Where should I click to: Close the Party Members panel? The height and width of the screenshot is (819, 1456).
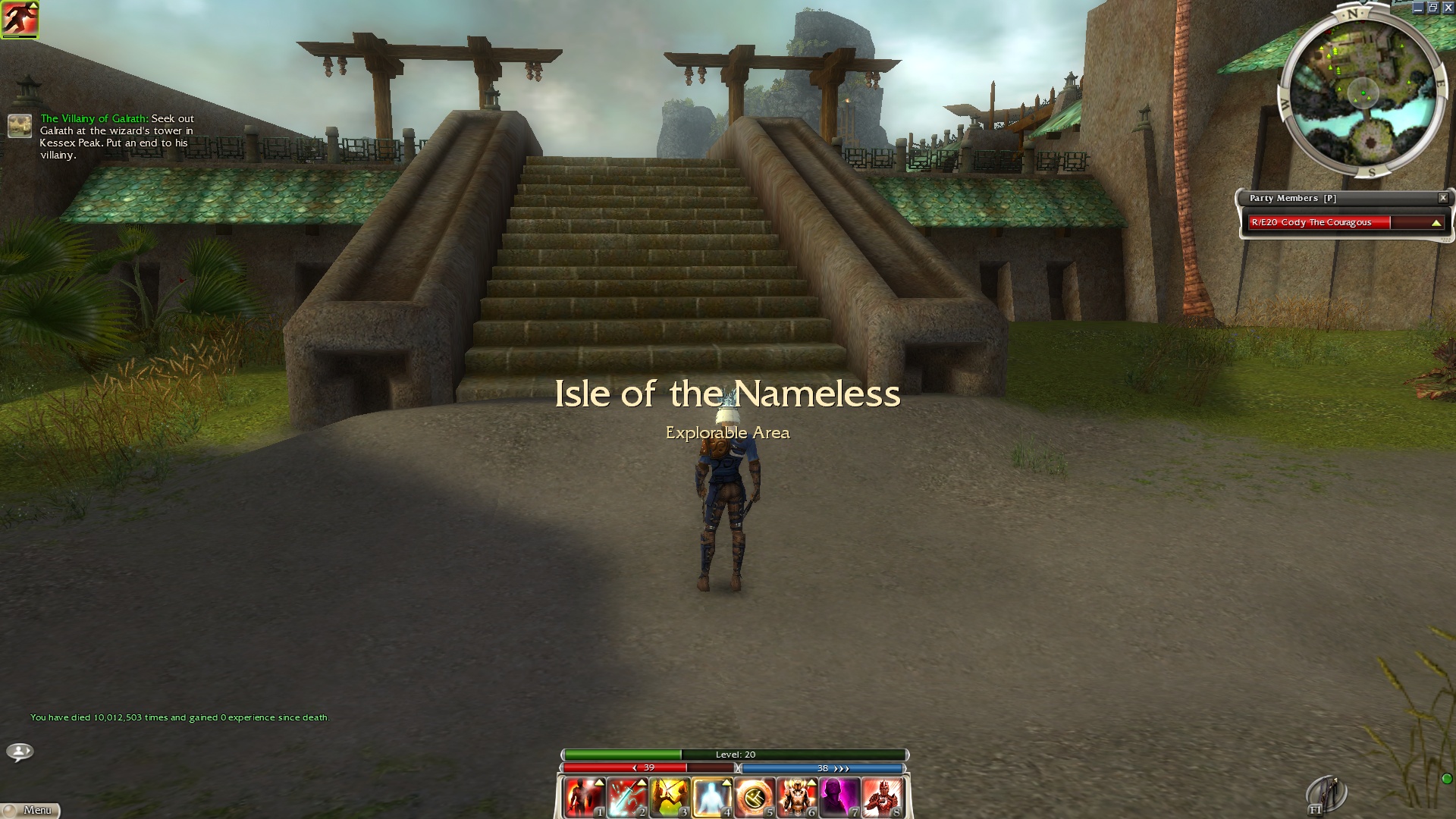click(1442, 198)
